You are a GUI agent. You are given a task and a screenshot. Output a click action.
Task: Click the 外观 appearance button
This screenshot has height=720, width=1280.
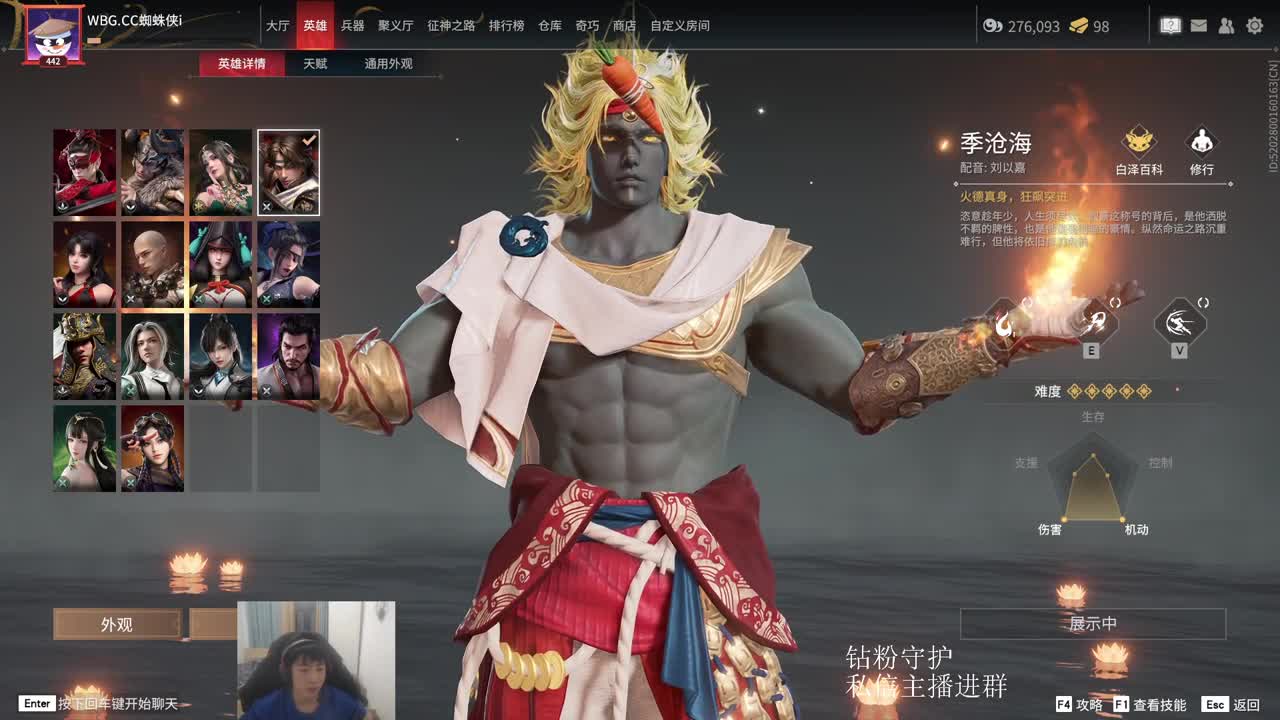point(118,623)
